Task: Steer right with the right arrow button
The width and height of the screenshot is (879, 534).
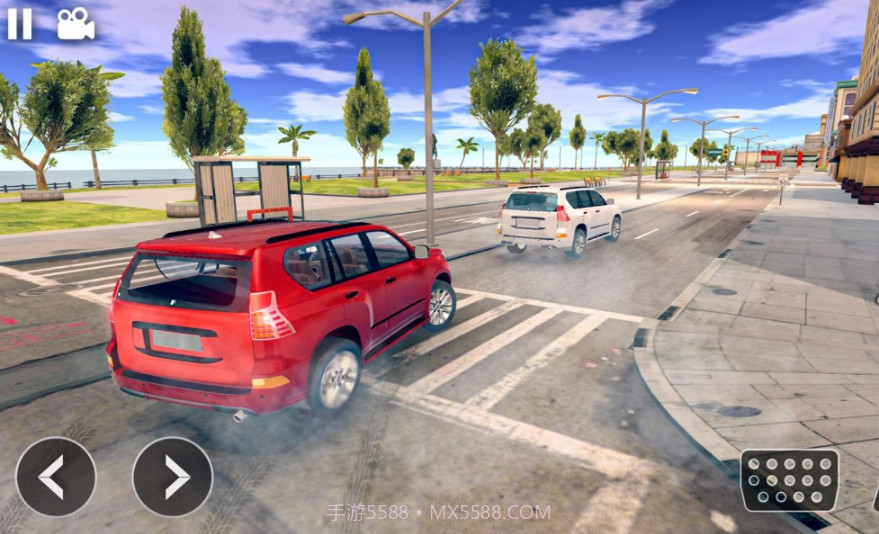Action: click(173, 477)
